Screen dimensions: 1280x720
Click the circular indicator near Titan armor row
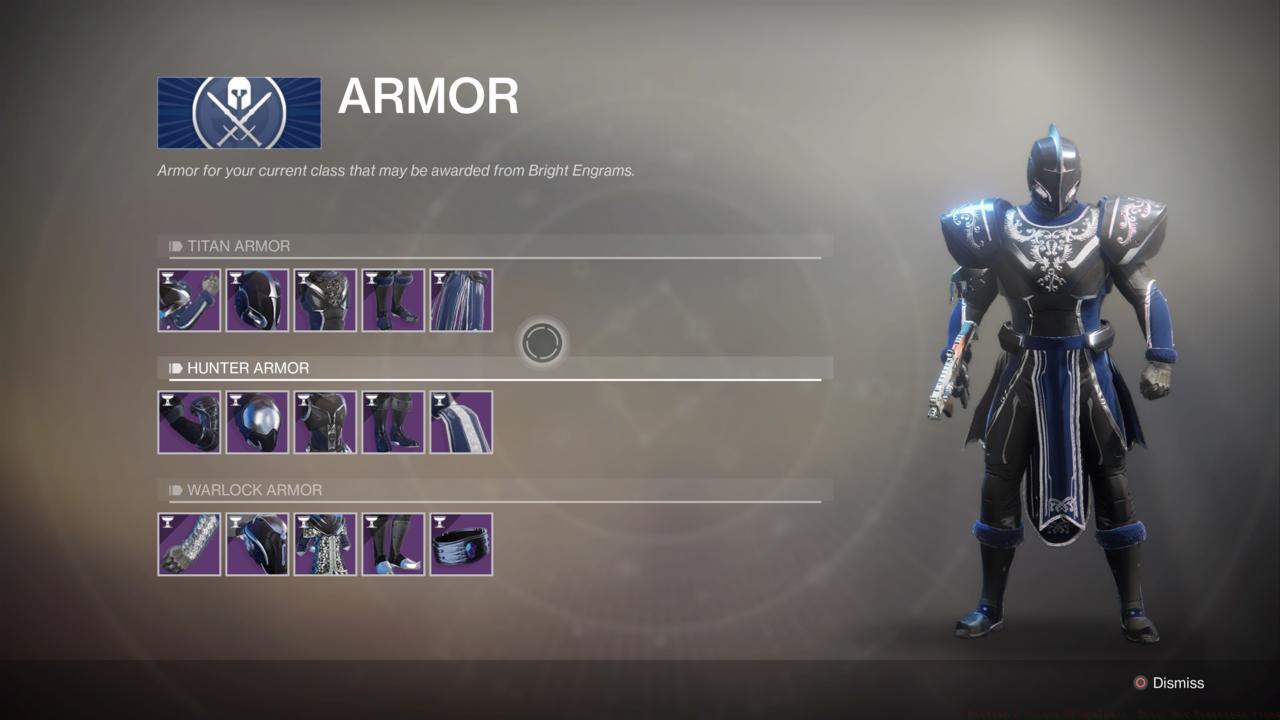point(541,341)
